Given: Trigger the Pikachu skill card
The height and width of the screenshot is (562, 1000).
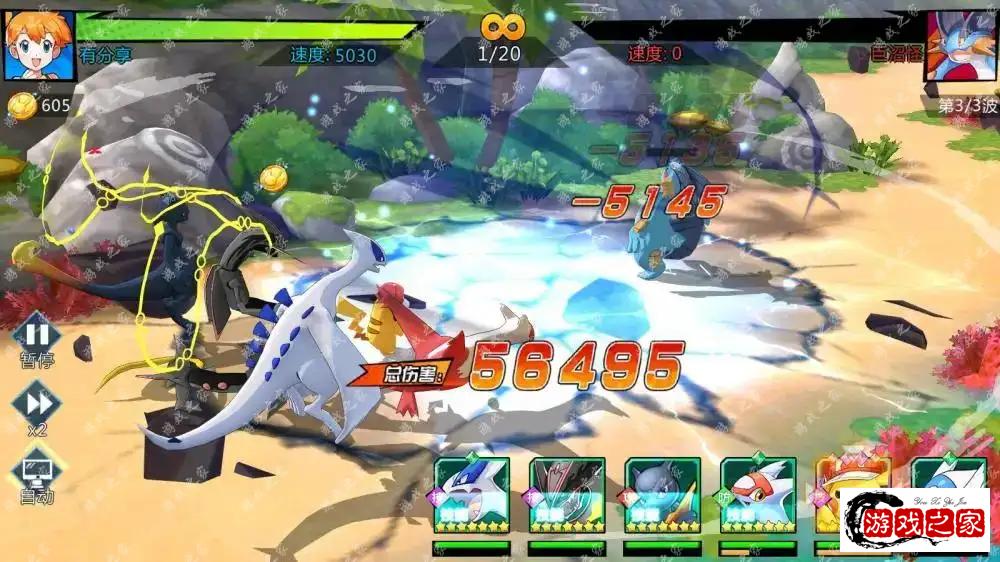Looking at the screenshot, I should pos(838,495).
